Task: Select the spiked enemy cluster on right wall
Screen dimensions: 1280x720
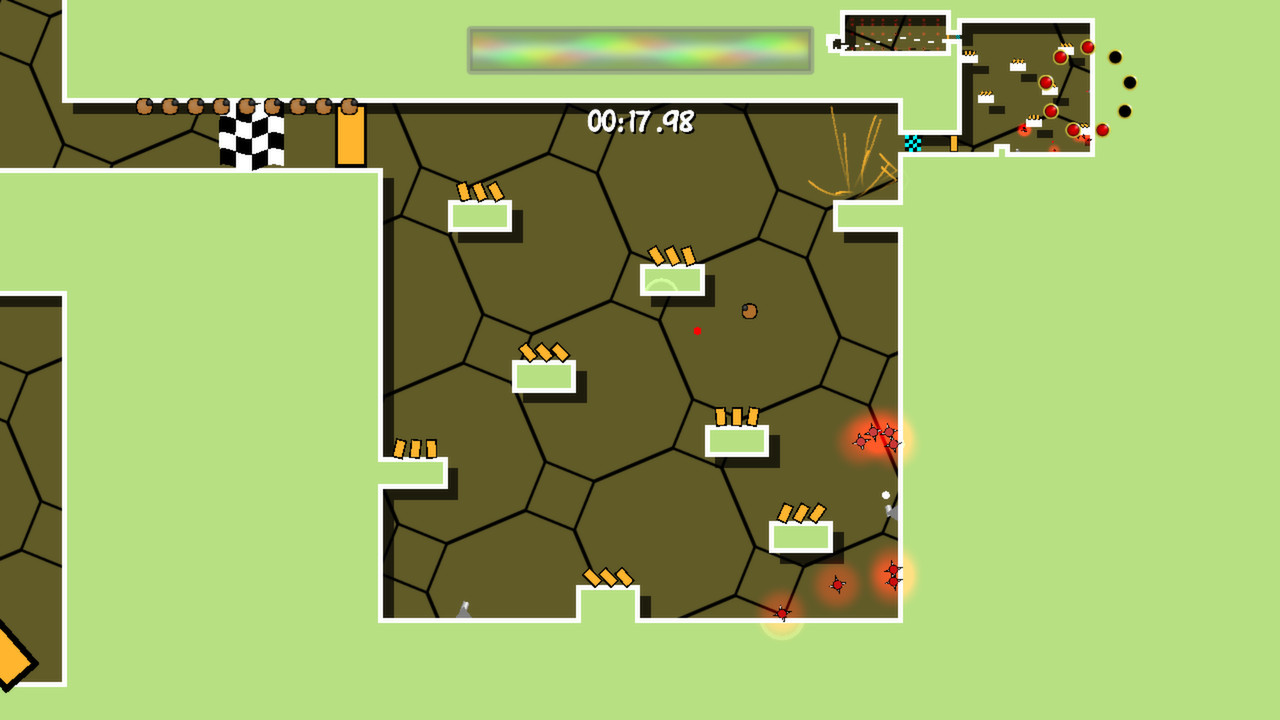Action: (x=876, y=437)
